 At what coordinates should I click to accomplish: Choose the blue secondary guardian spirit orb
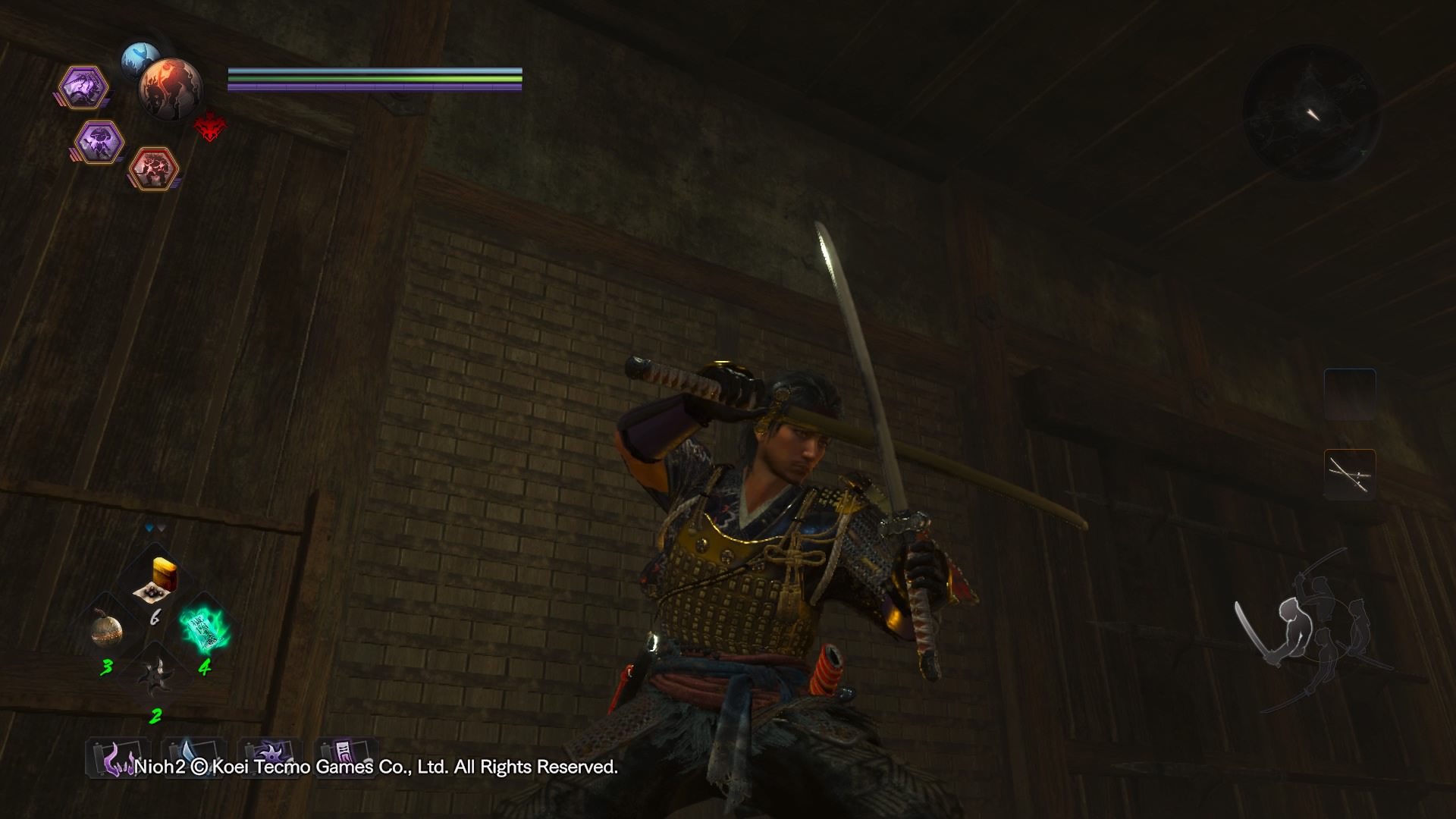[139, 56]
